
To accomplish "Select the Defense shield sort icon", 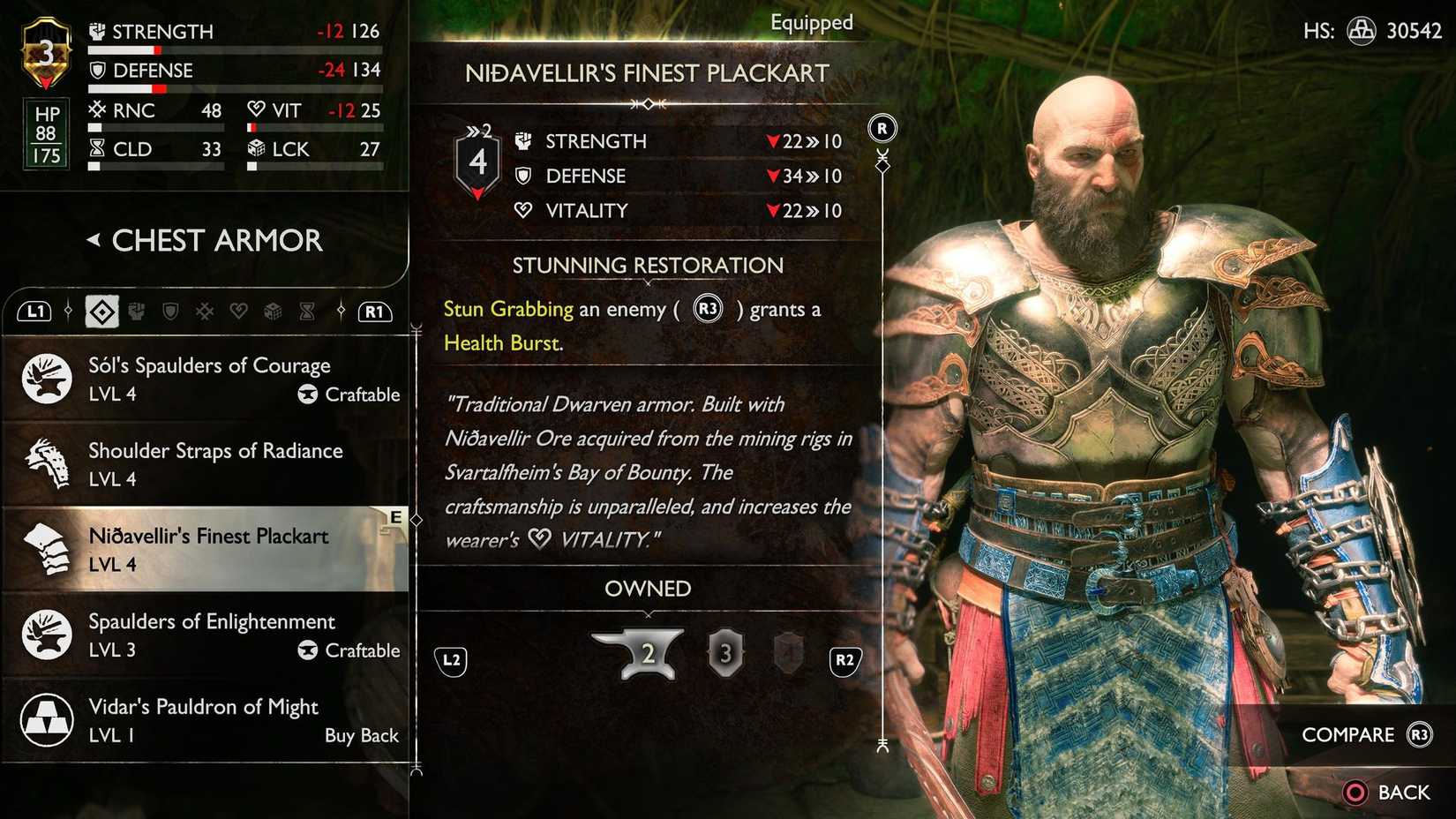I will (x=171, y=311).
